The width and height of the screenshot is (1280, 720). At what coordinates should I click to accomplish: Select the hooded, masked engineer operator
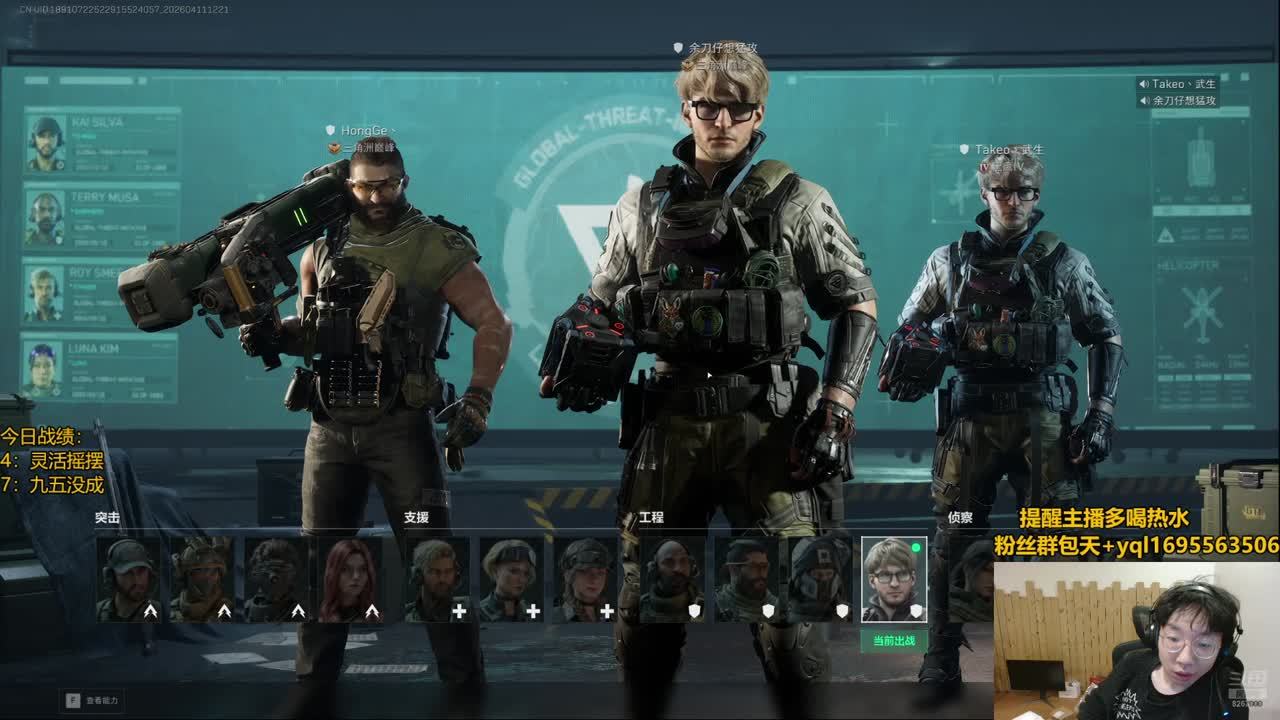tap(820, 580)
